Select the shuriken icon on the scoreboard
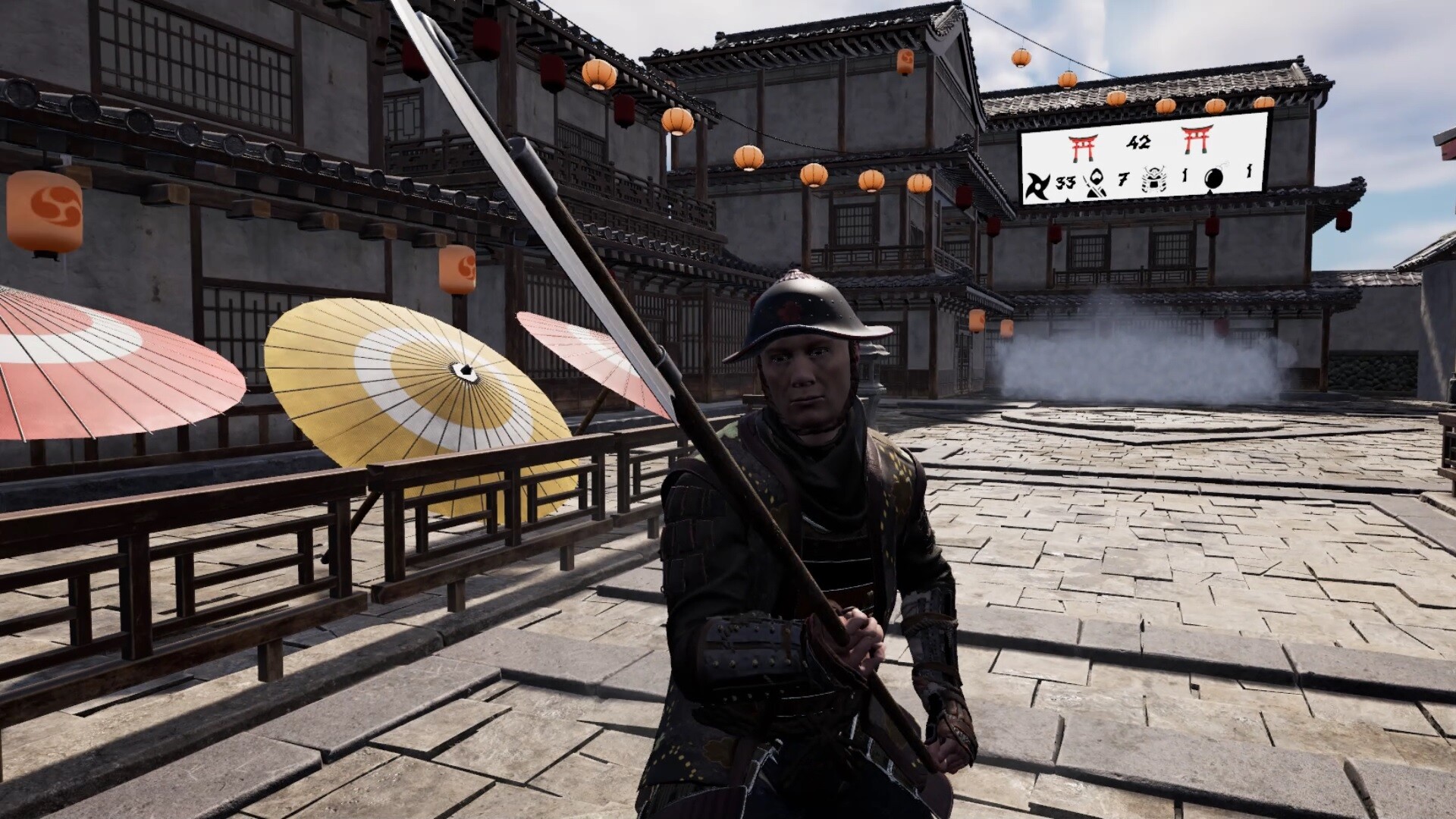The image size is (1456, 819). (1038, 187)
